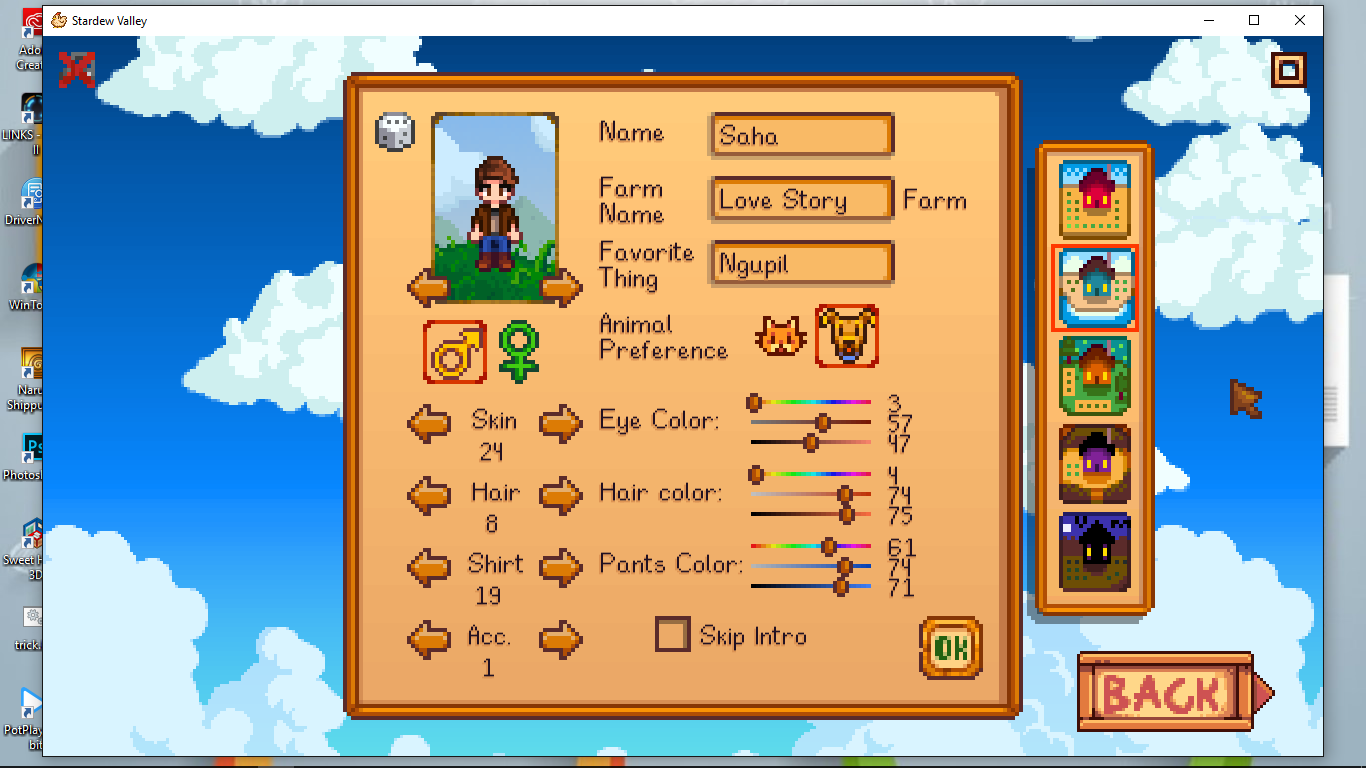Screen dimensions: 1366x768
Task: Select the cat animal preference
Action: [x=780, y=337]
